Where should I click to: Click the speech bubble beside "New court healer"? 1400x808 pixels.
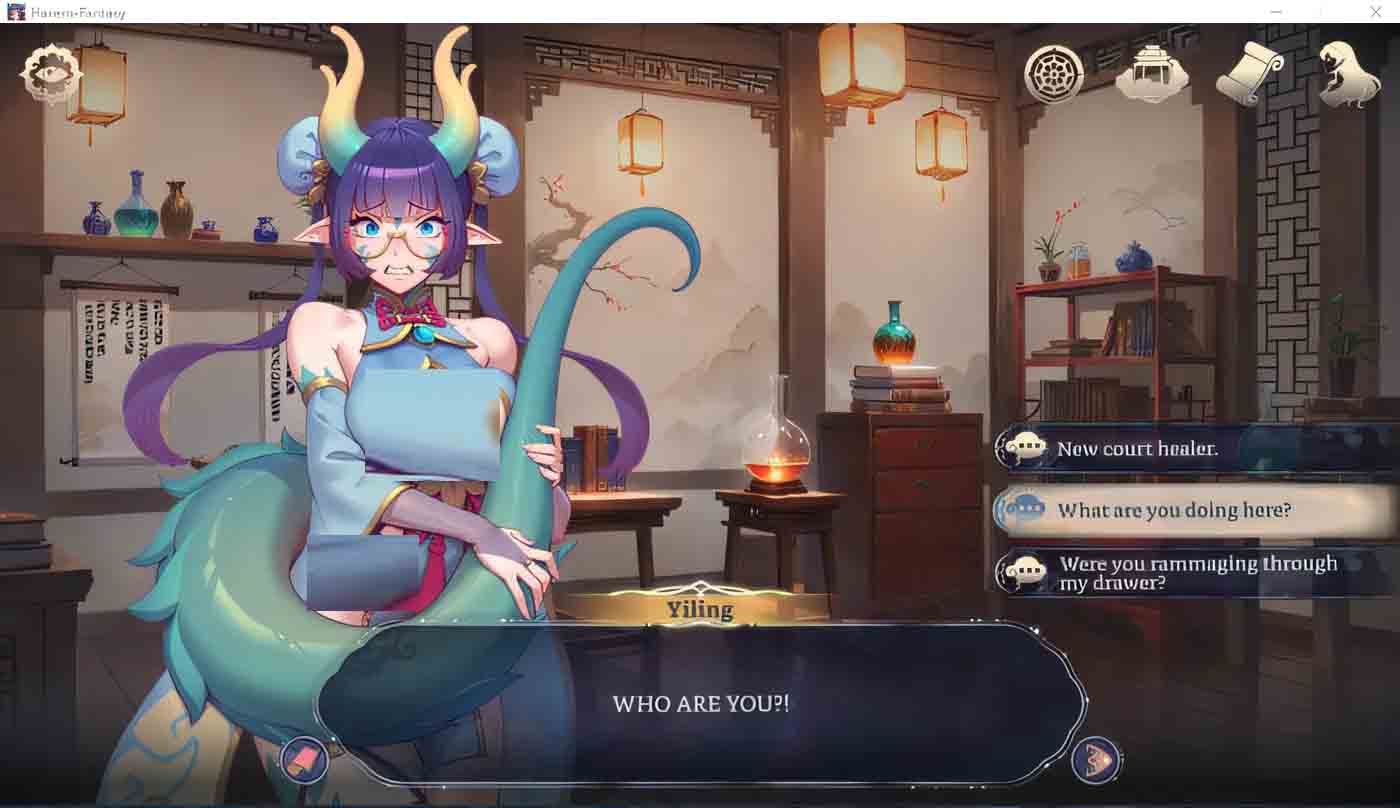pos(1026,448)
